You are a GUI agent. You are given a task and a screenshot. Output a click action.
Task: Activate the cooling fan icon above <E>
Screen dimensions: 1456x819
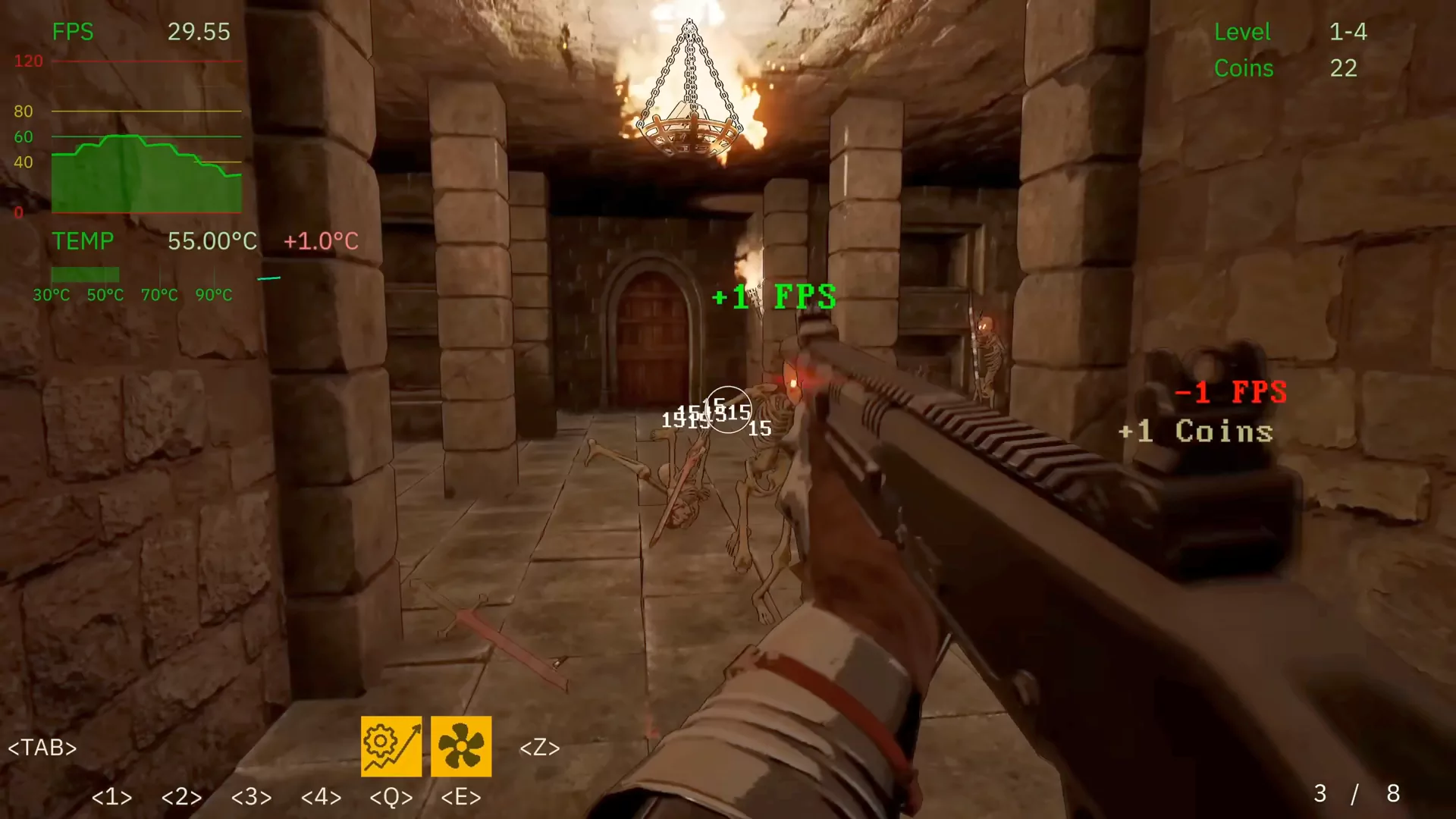tap(461, 747)
